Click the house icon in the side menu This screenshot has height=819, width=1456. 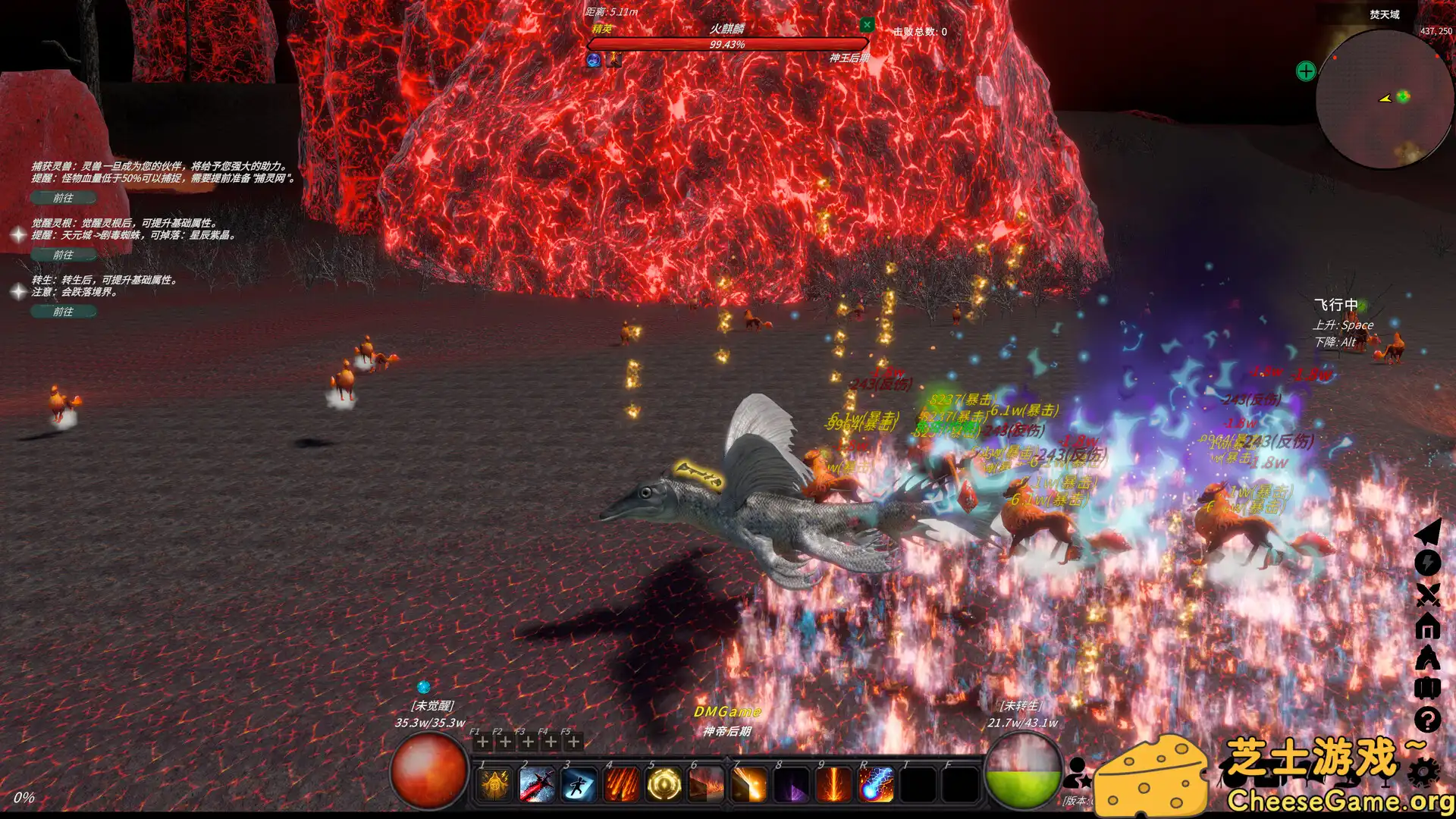click(1427, 627)
